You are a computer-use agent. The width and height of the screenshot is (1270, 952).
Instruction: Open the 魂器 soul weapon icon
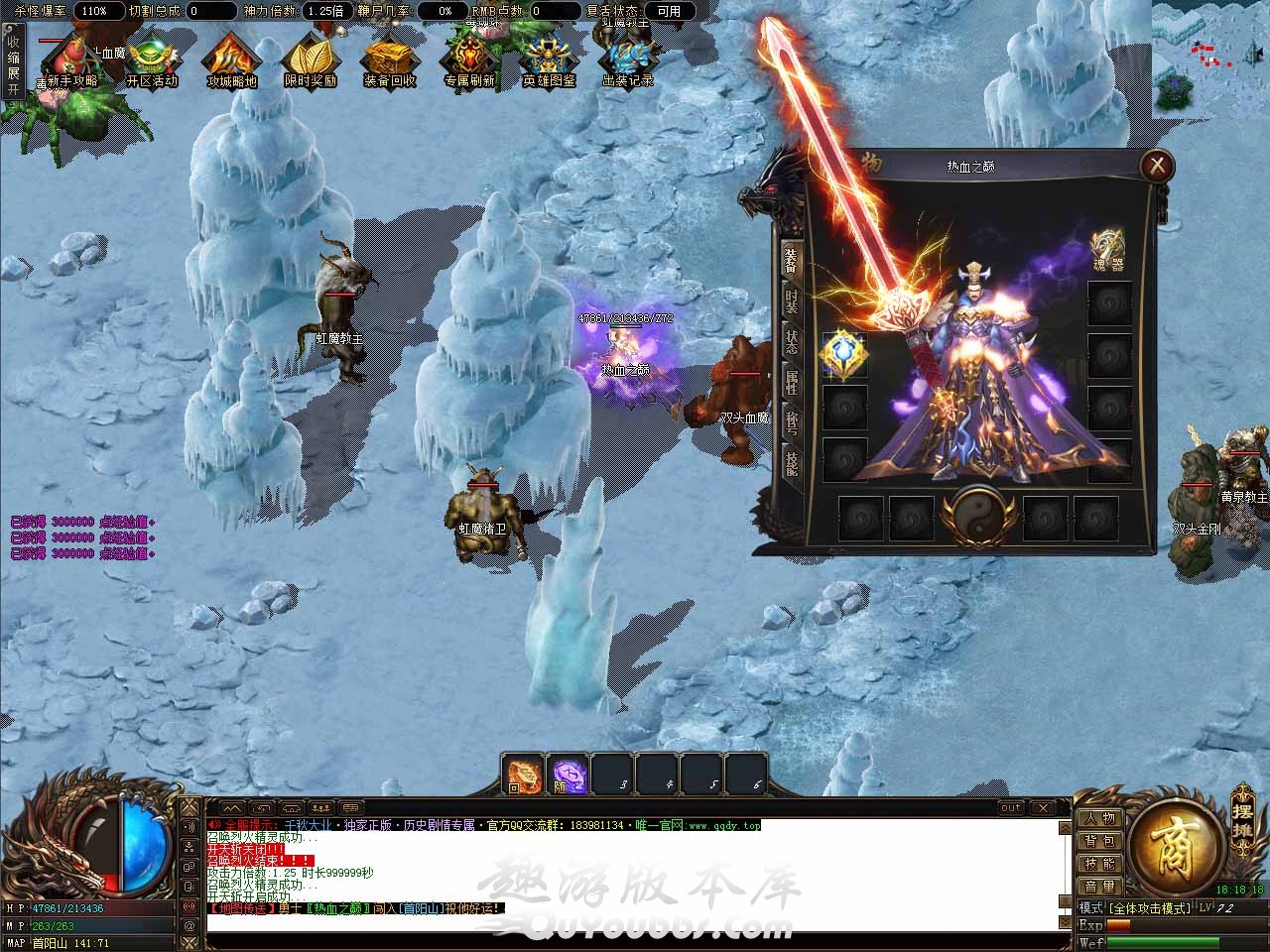tap(1108, 252)
